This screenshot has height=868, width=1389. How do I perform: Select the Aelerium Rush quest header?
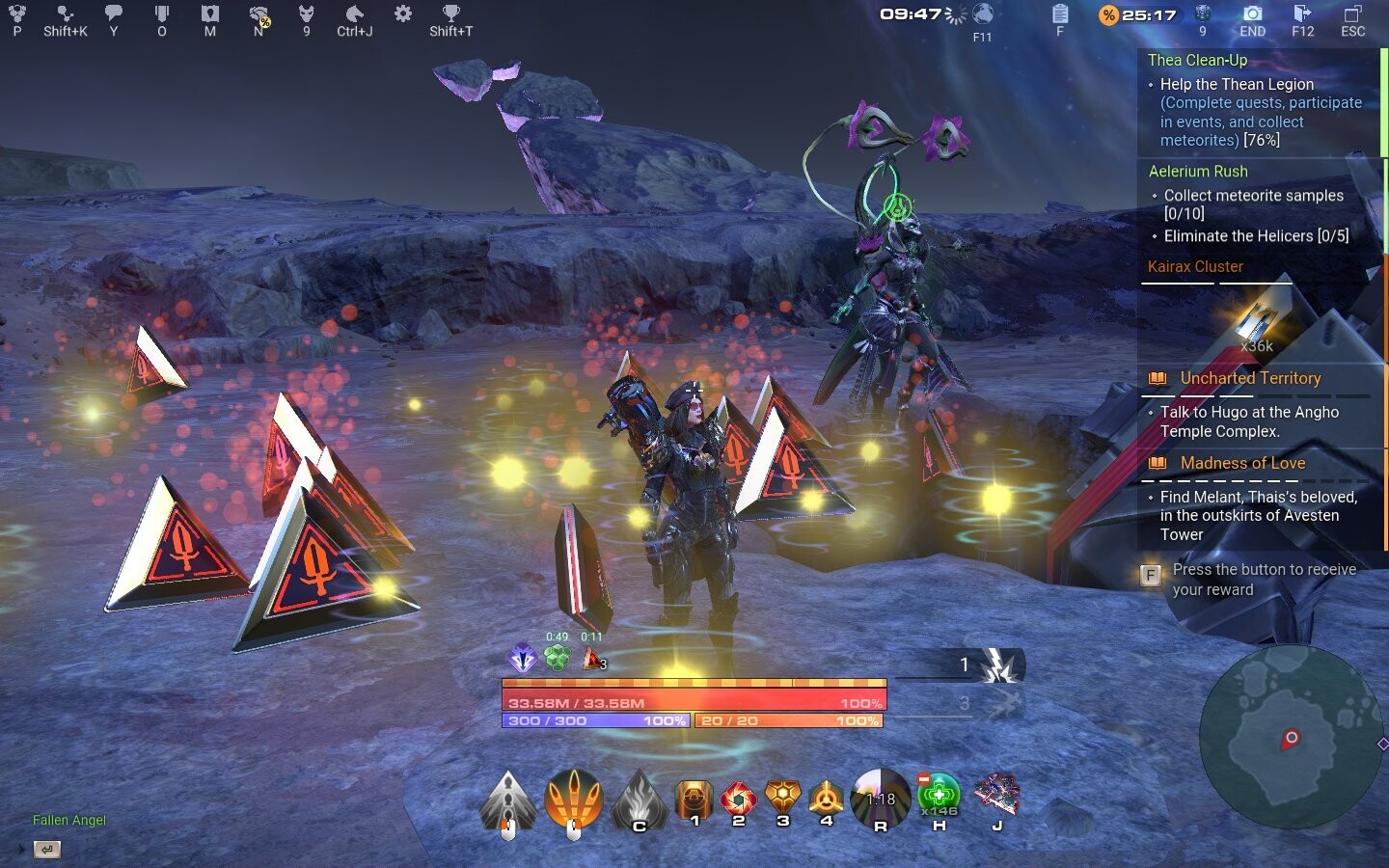(1198, 171)
